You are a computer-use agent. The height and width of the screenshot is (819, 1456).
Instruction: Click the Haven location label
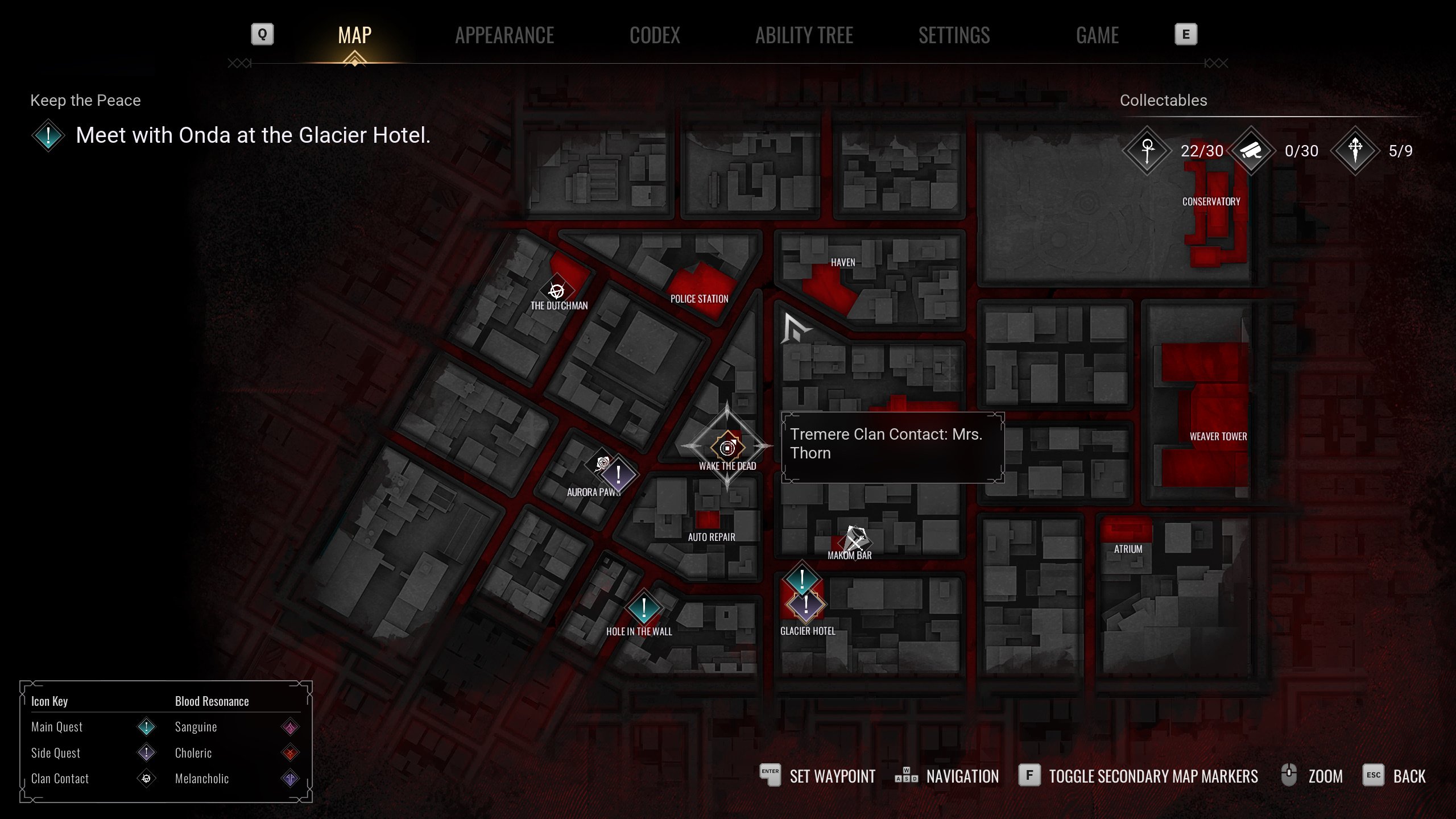pyautogui.click(x=842, y=262)
